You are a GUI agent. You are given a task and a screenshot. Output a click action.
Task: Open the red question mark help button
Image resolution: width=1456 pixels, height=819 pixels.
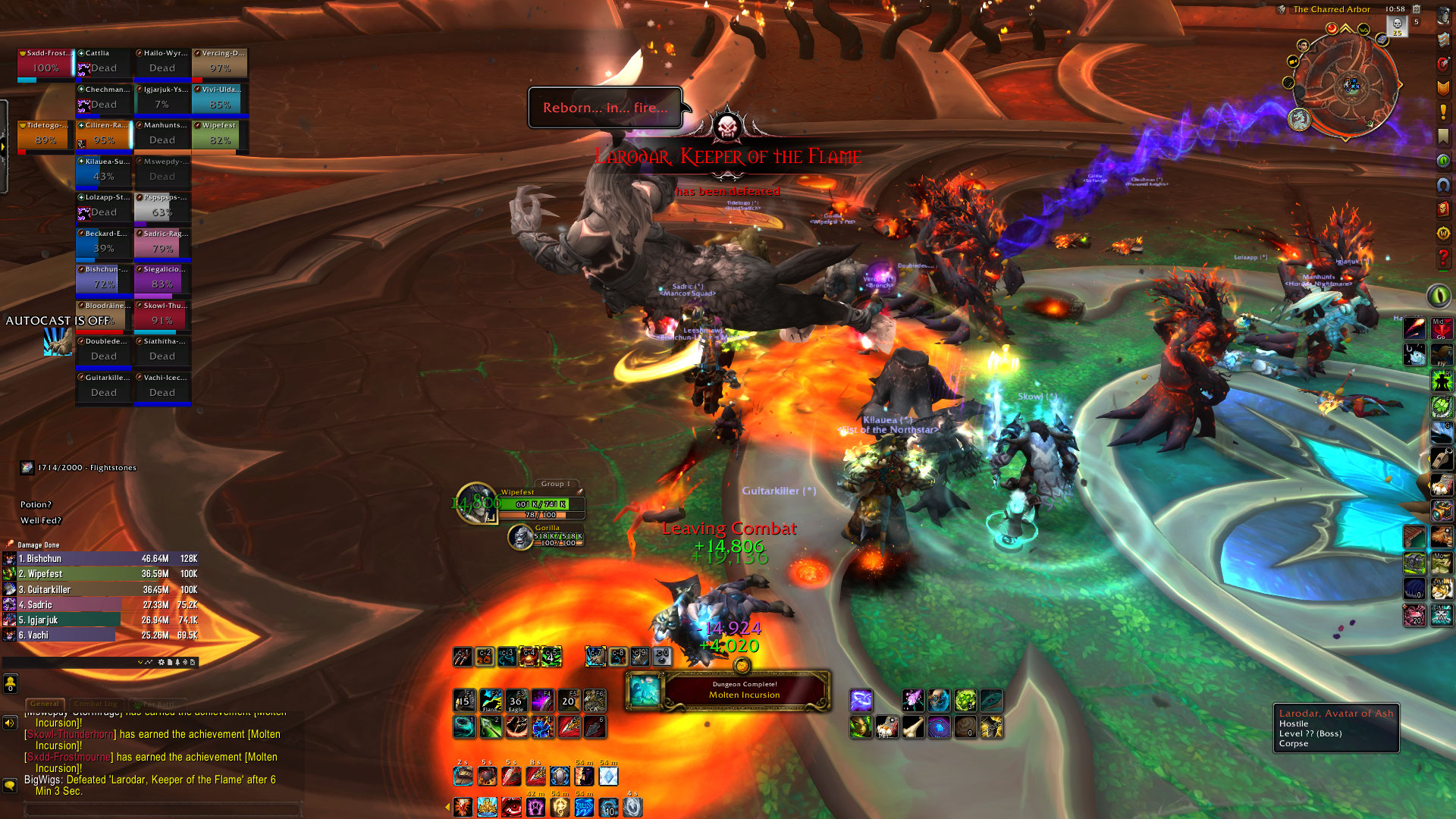point(1443,259)
